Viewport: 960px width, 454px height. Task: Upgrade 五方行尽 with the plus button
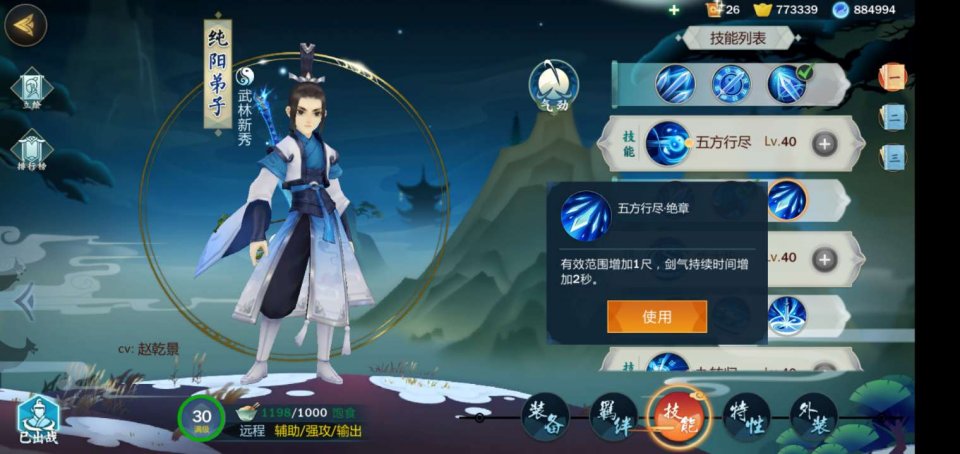pyautogui.click(x=824, y=143)
